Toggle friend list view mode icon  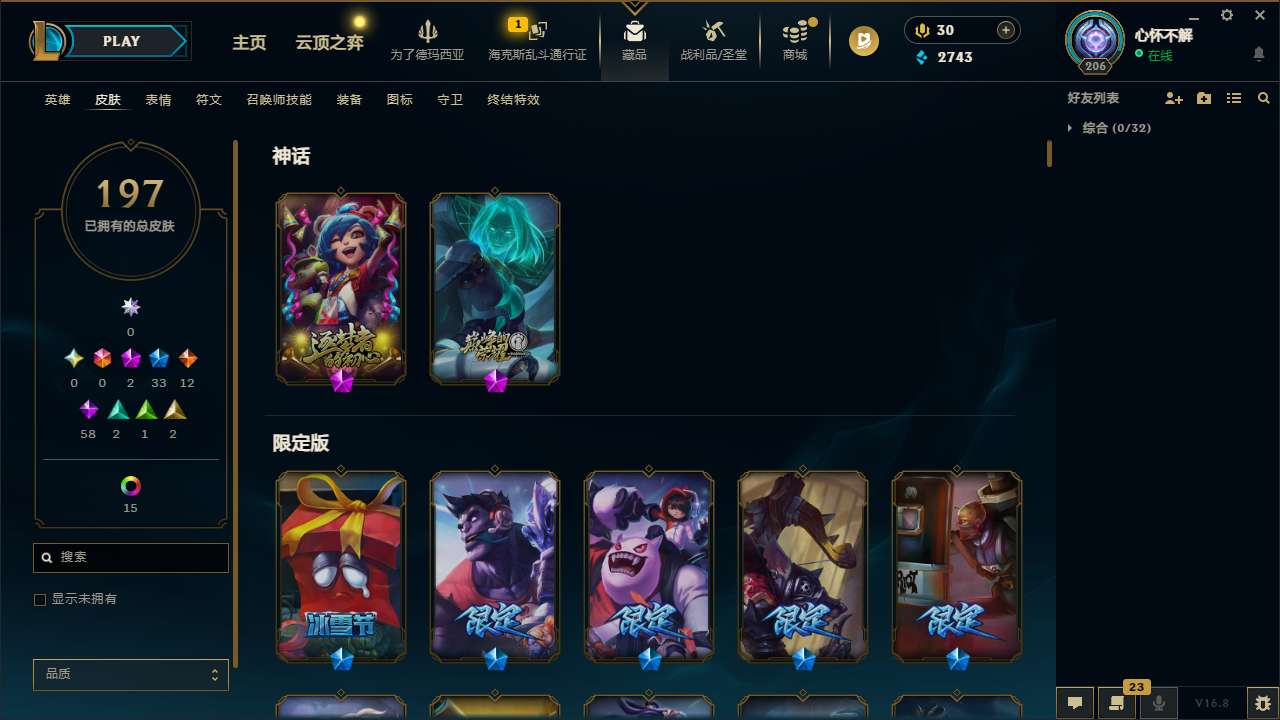pos(1233,98)
